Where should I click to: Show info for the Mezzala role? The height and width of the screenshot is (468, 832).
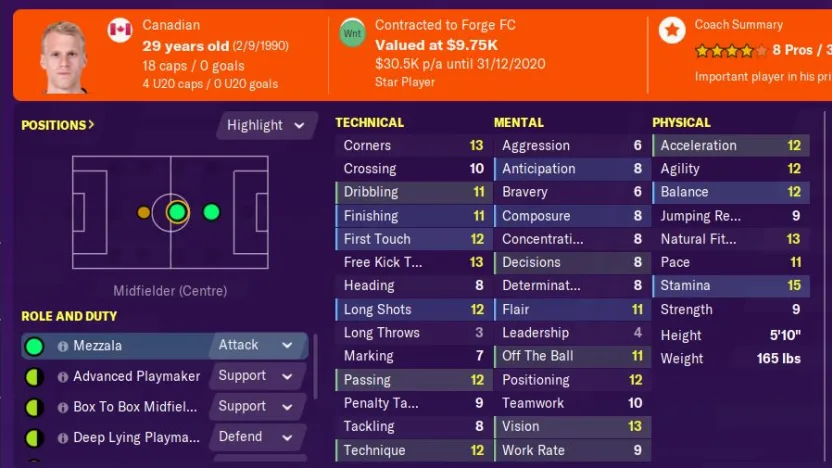click(63, 346)
